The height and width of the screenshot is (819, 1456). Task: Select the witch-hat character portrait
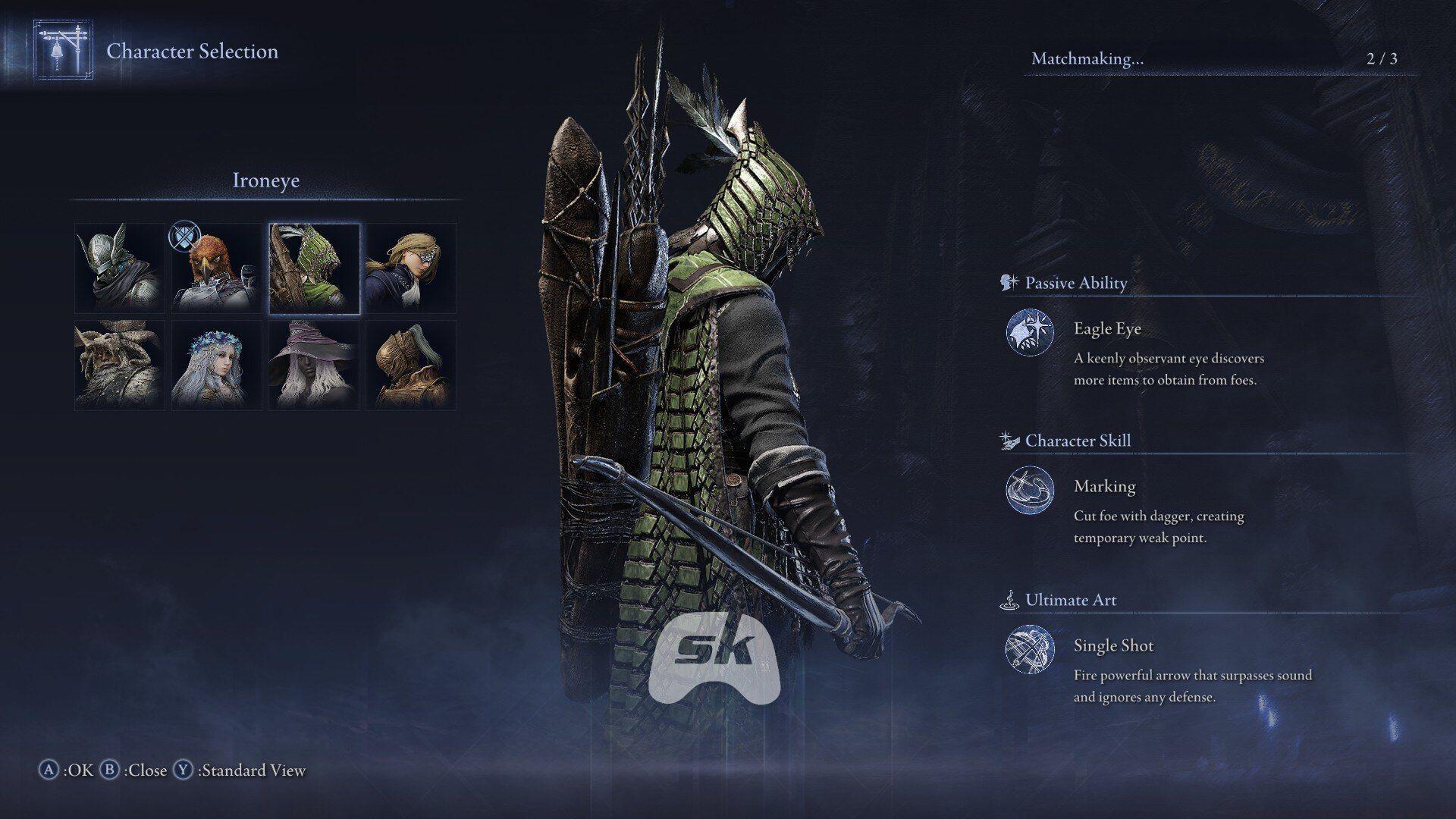click(314, 364)
